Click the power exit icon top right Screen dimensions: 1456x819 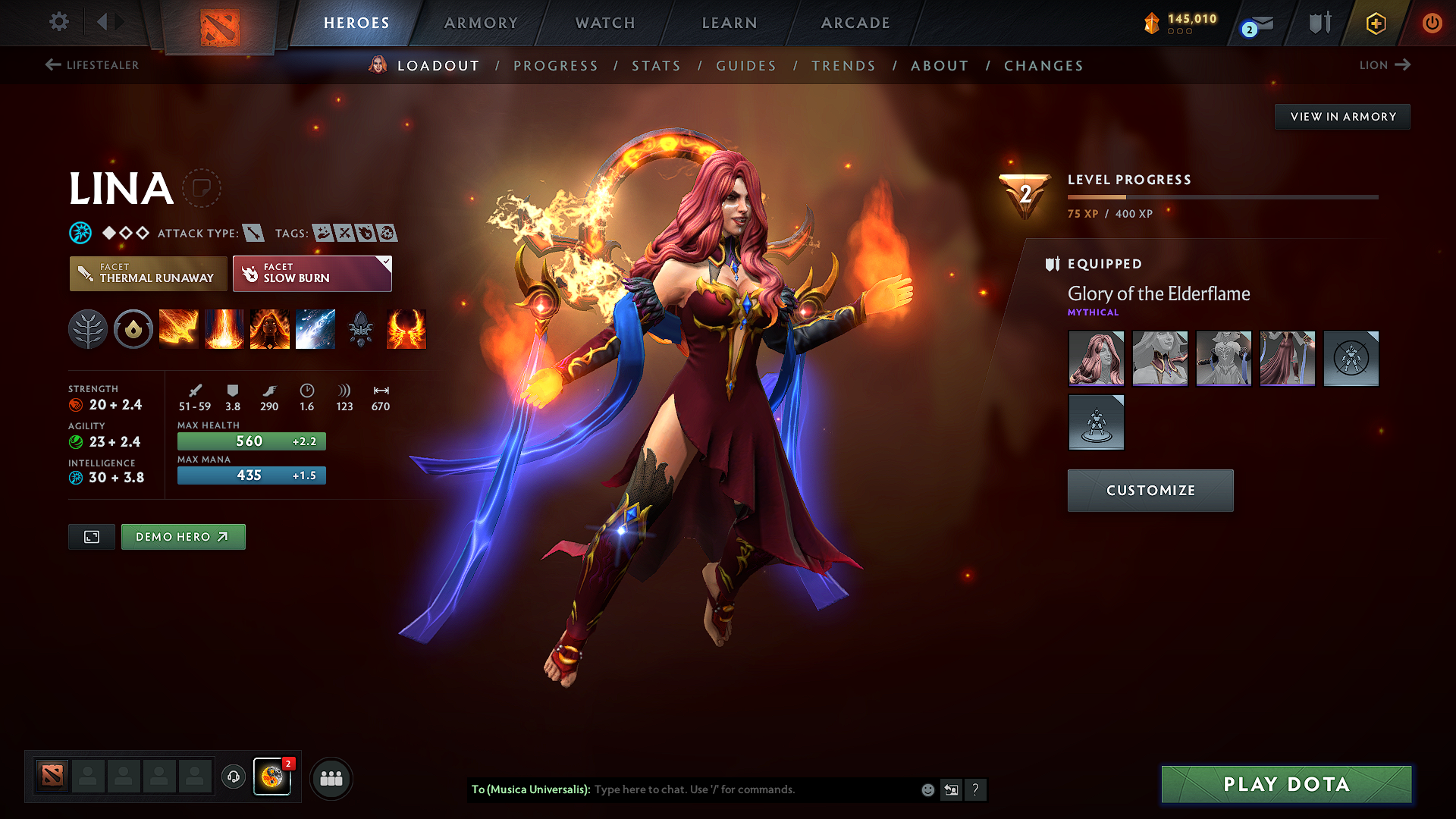pyautogui.click(x=1432, y=23)
